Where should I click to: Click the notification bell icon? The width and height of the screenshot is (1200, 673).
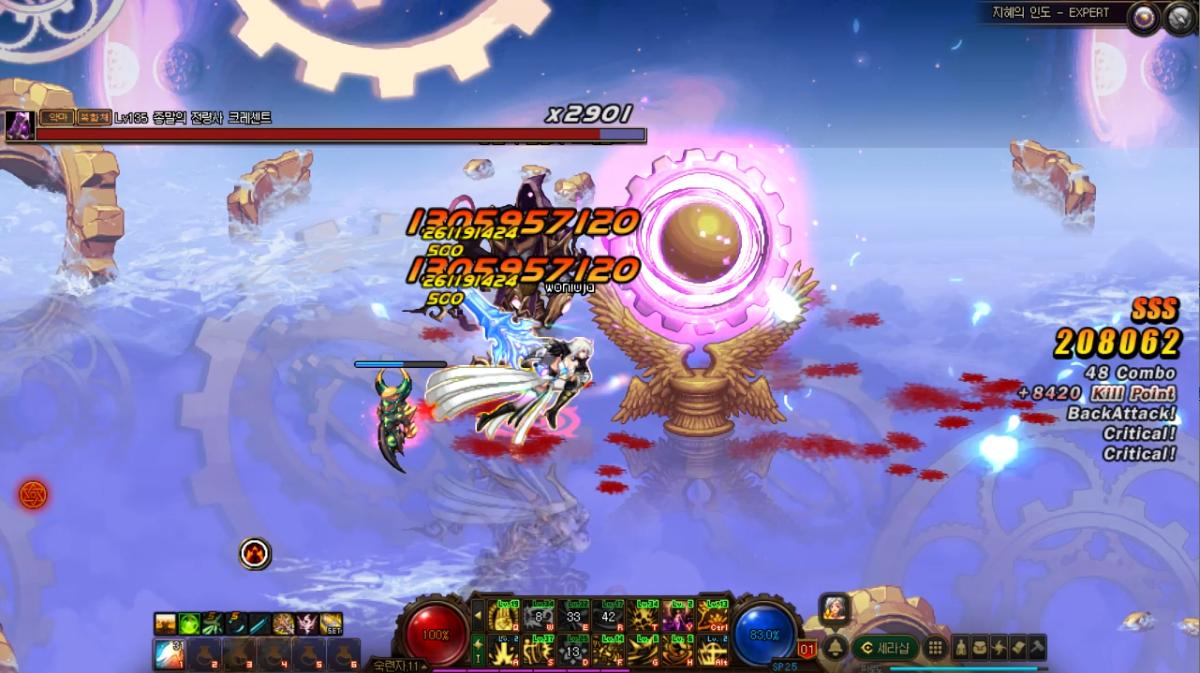(835, 647)
